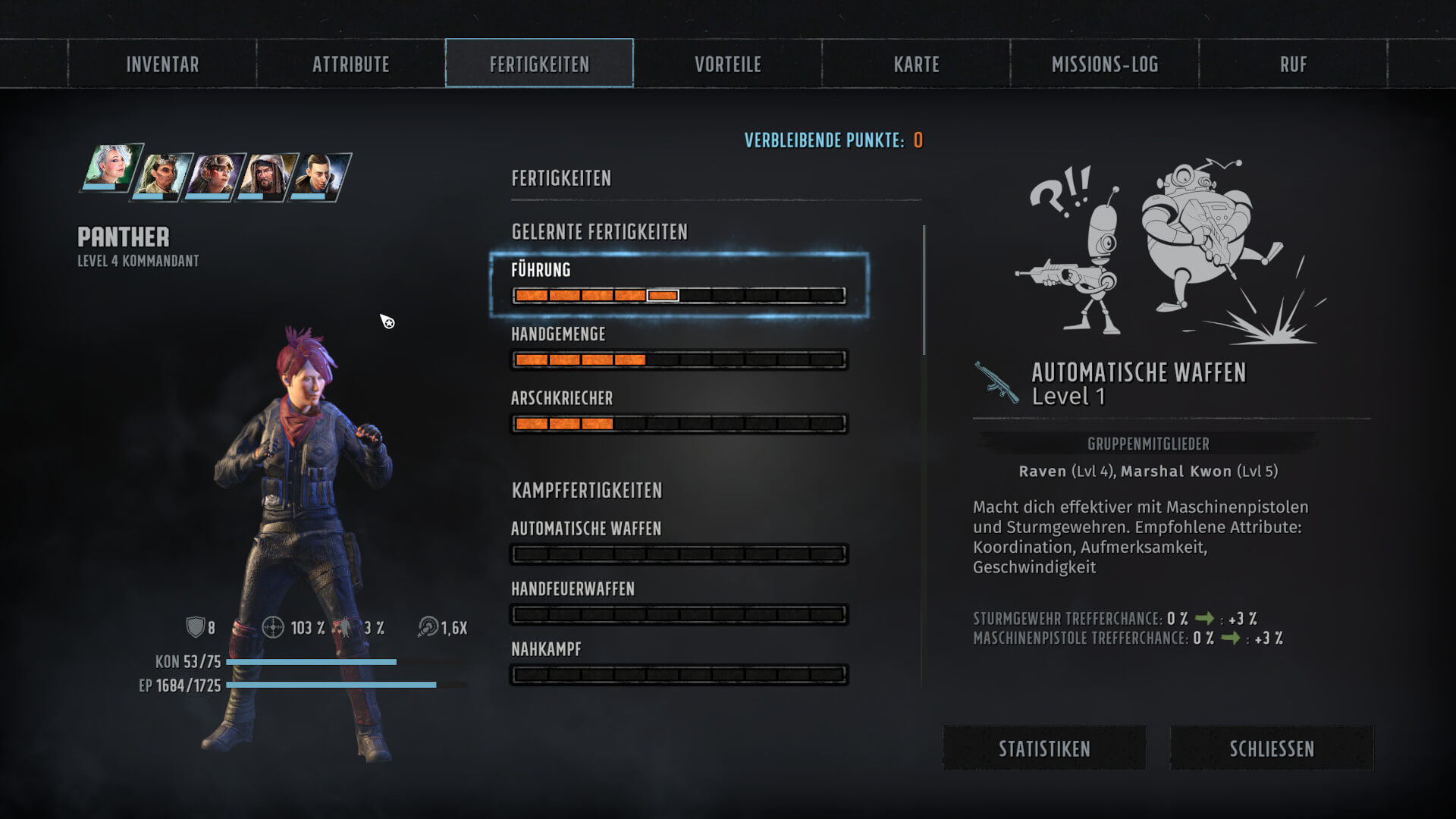Screen dimensions: 1456x819
Task: Open the Inventar tab
Action: click(162, 64)
